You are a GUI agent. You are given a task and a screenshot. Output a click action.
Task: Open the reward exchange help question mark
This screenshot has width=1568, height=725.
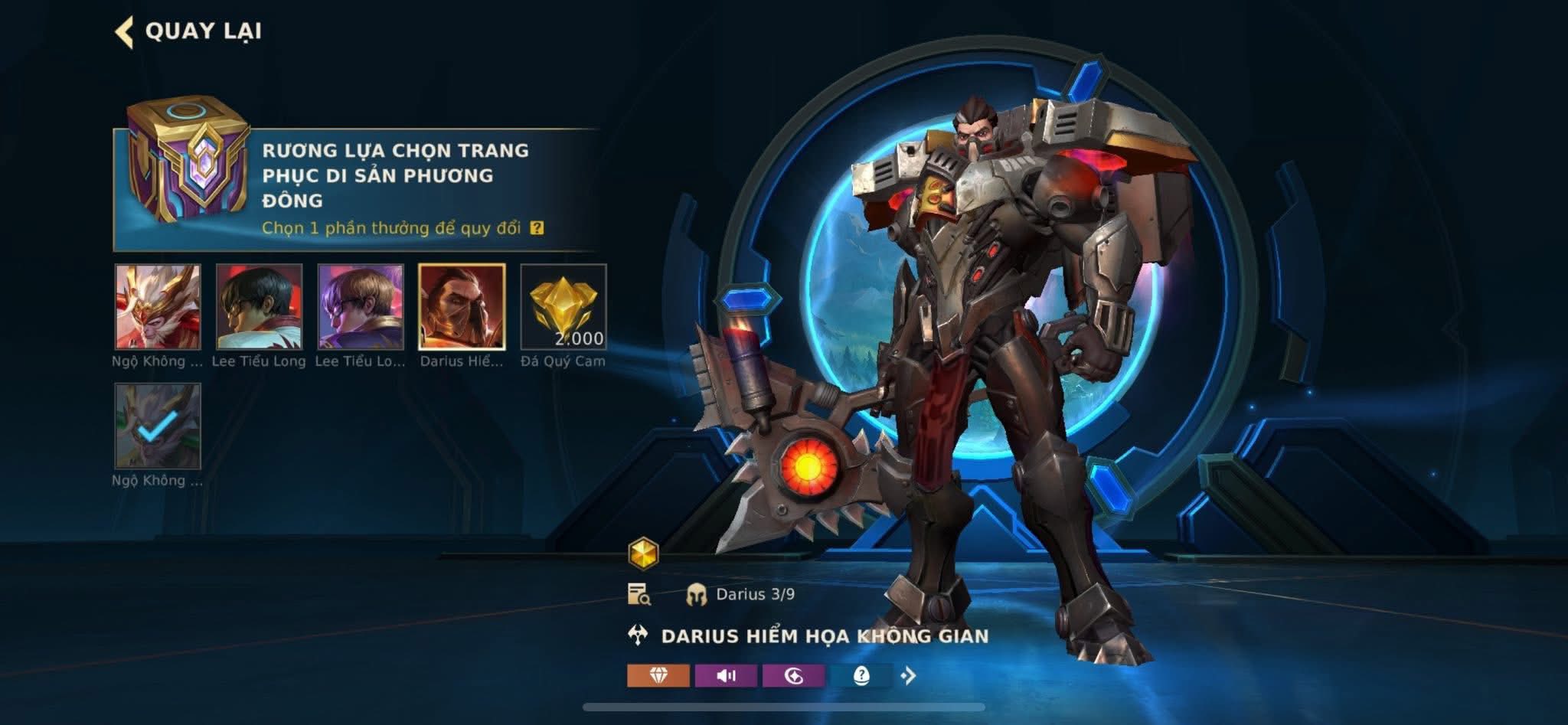[537, 228]
